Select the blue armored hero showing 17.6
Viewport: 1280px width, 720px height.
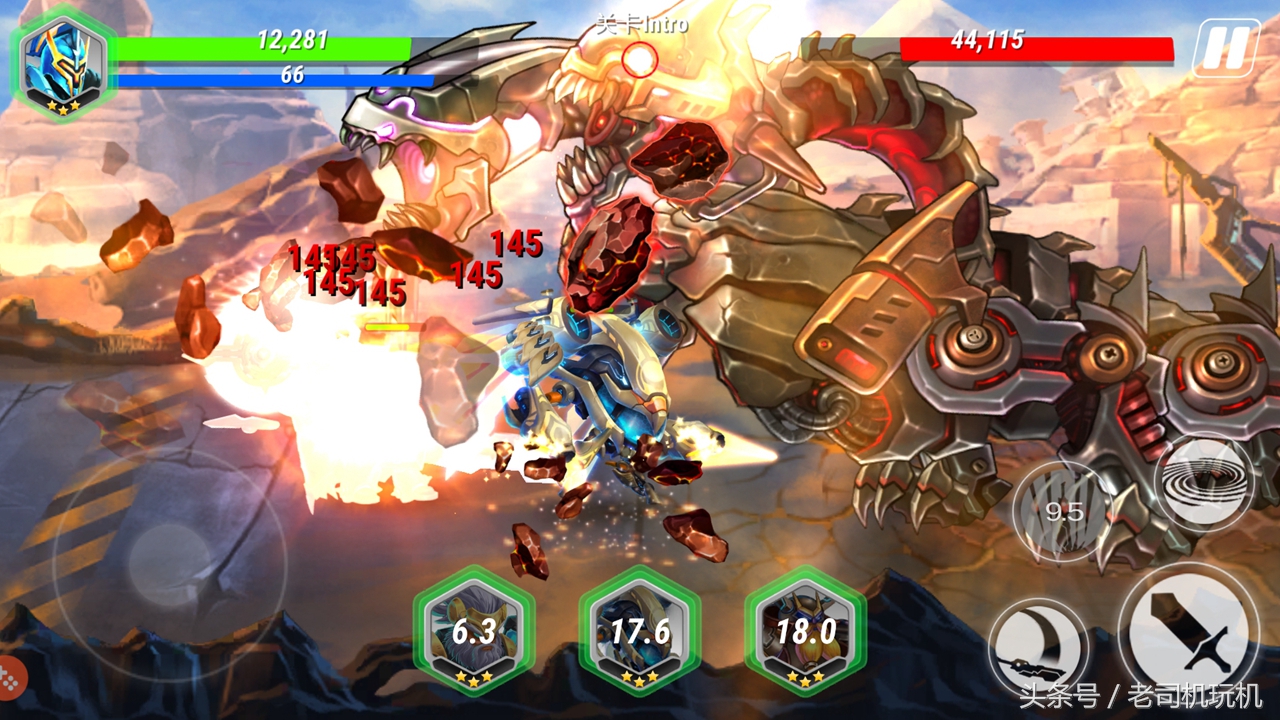click(x=640, y=630)
